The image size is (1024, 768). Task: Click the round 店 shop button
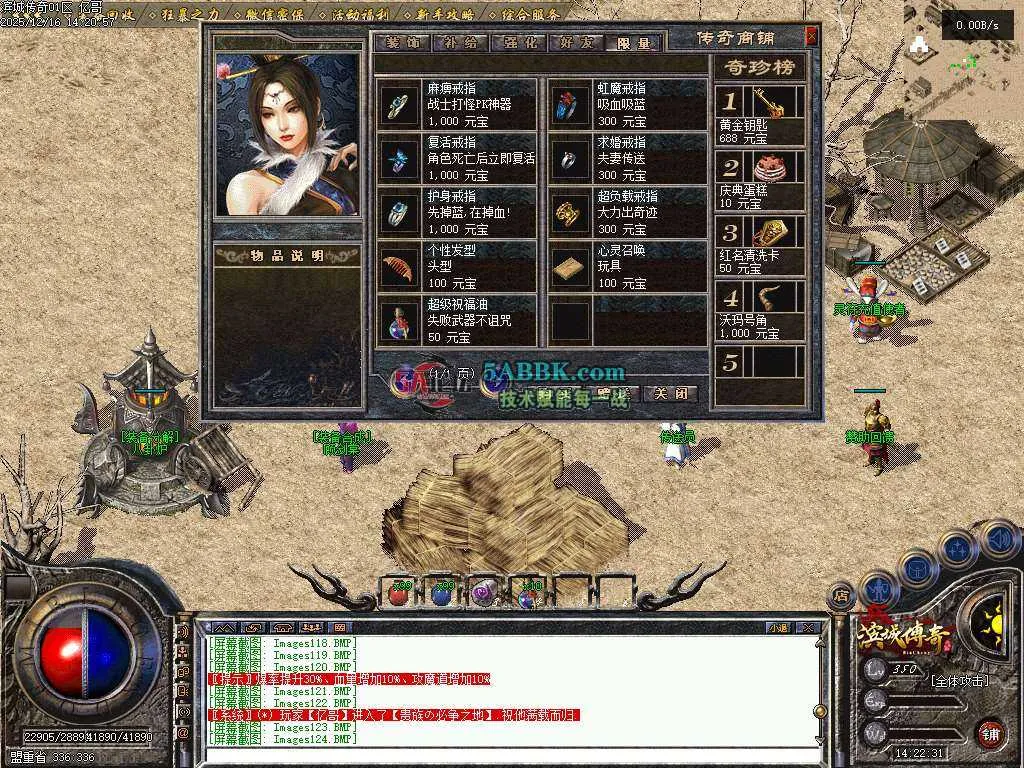click(840, 596)
